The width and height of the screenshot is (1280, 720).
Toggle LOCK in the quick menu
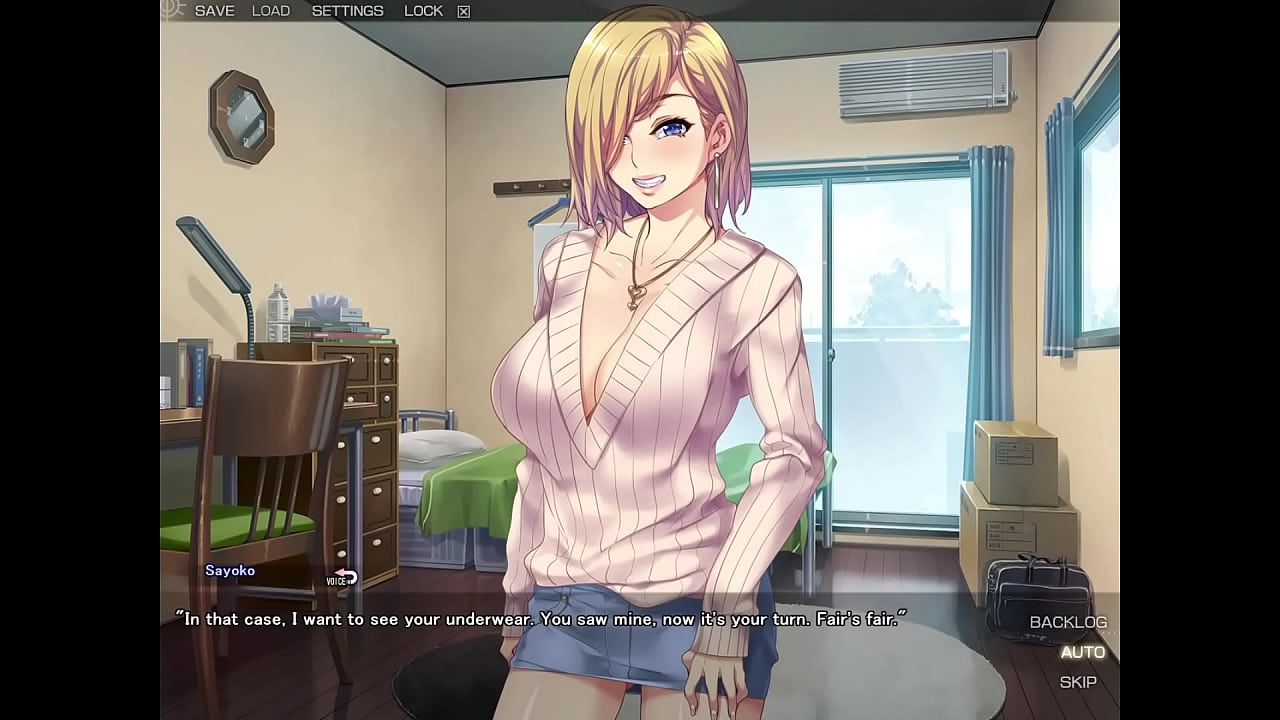pos(423,10)
